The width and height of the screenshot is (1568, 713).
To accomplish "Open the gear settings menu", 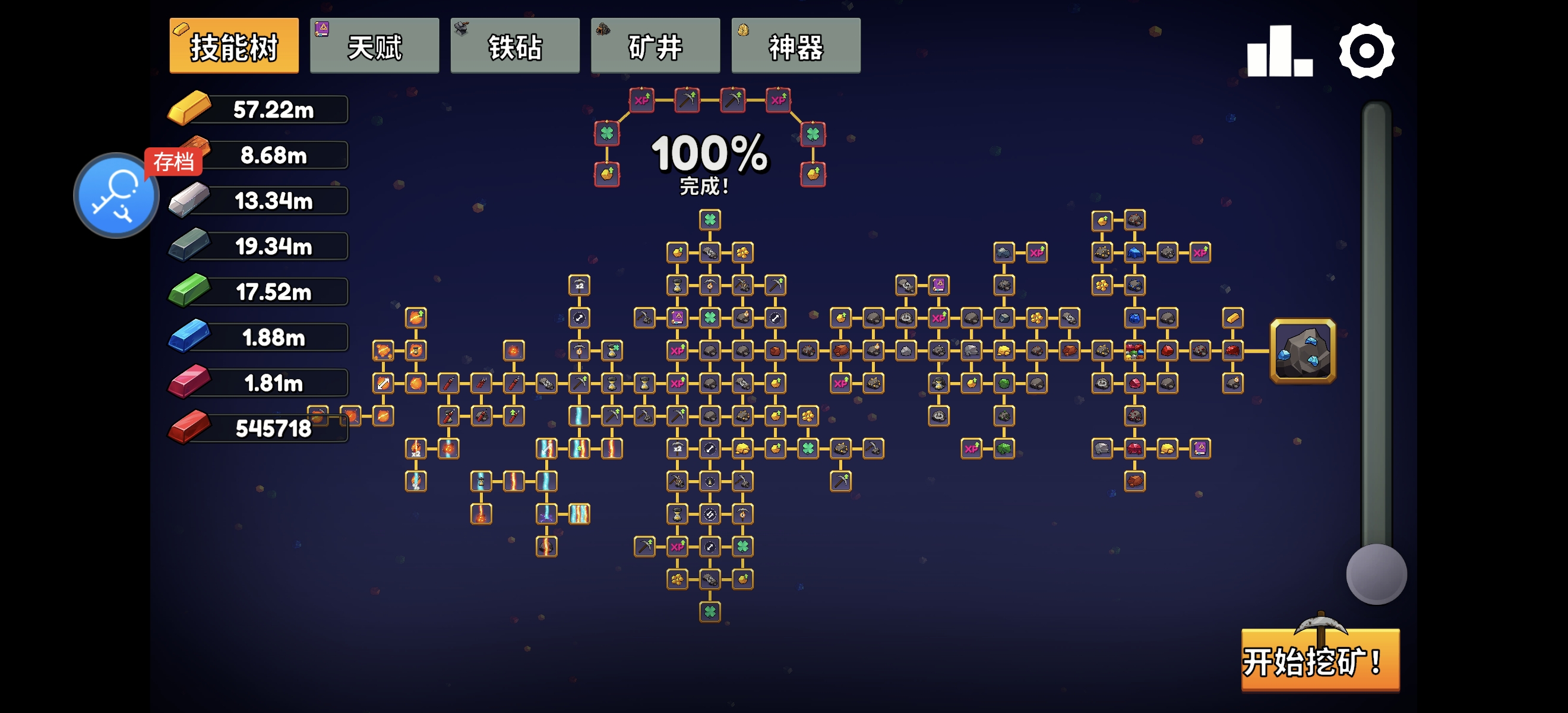I will (1366, 51).
